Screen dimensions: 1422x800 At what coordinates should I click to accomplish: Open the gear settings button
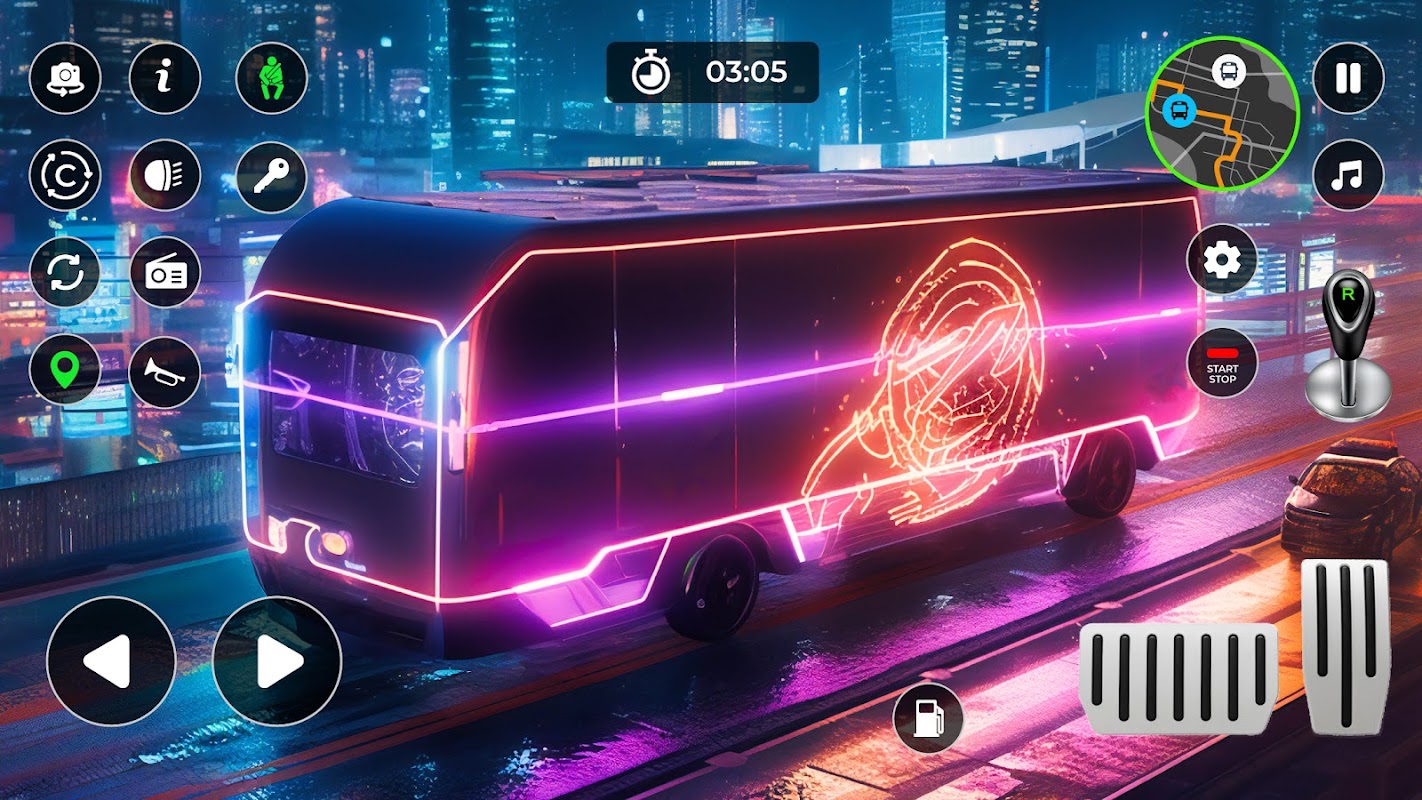tap(1222, 260)
